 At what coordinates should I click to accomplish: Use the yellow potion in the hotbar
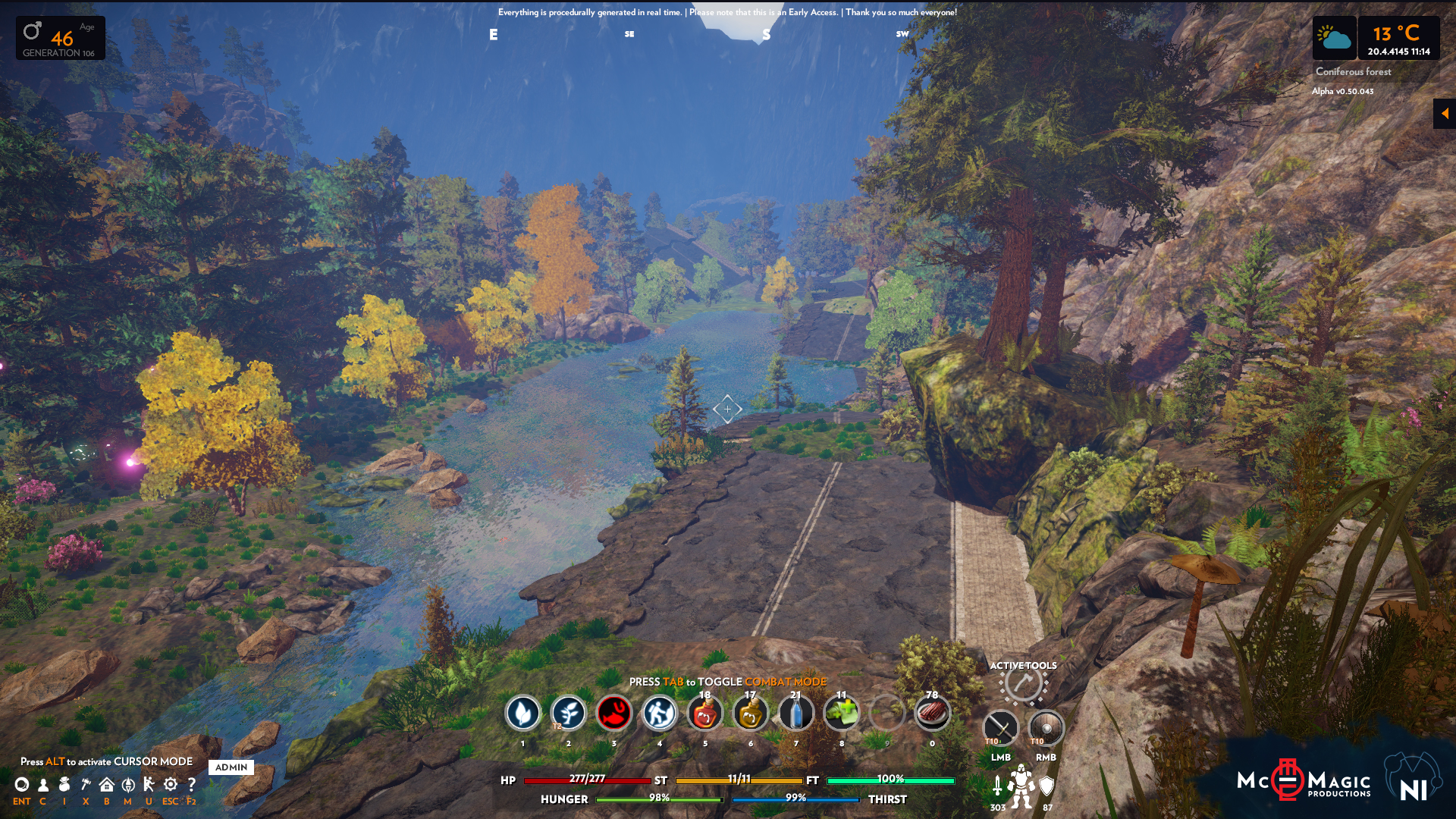[750, 714]
